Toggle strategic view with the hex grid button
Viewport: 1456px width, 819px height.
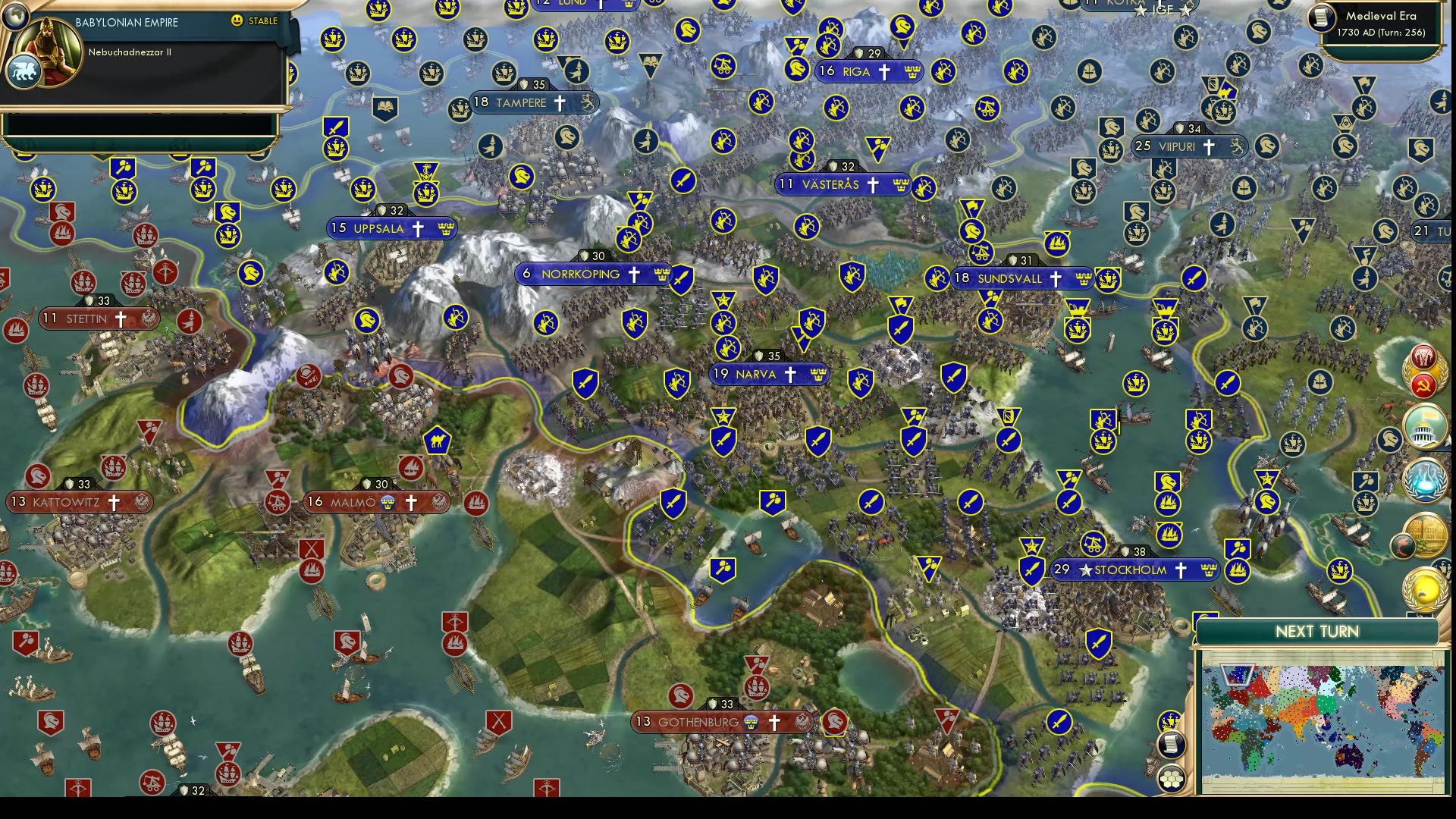tap(1171, 780)
